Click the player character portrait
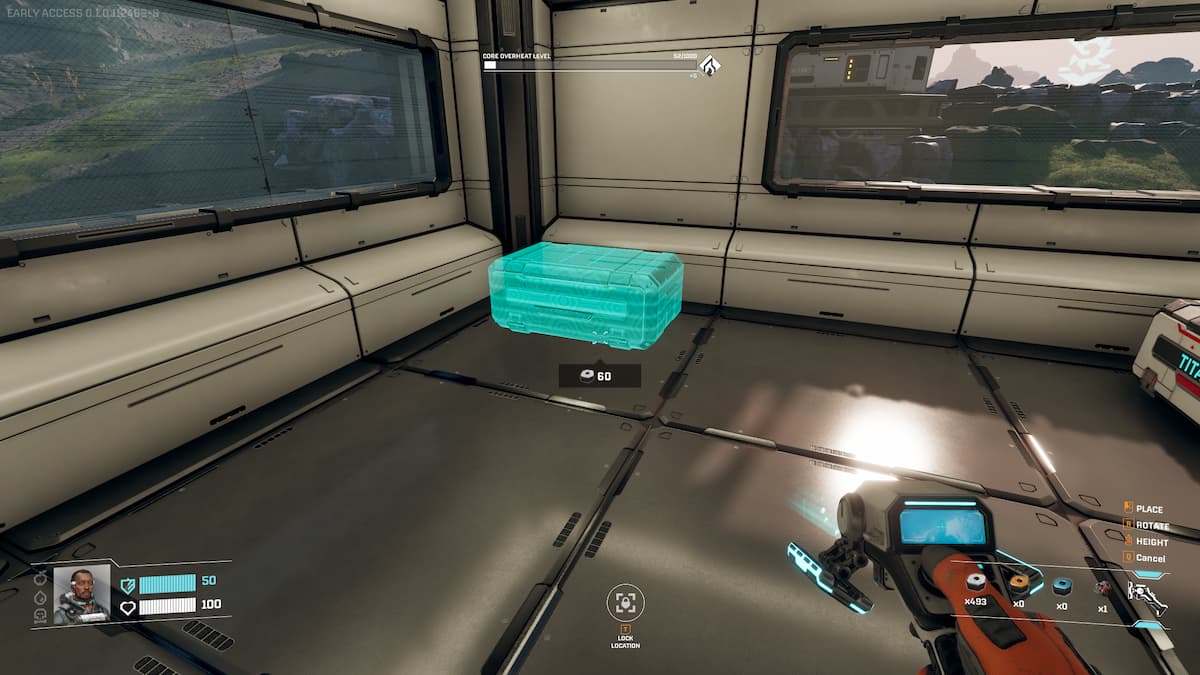 pos(81,595)
